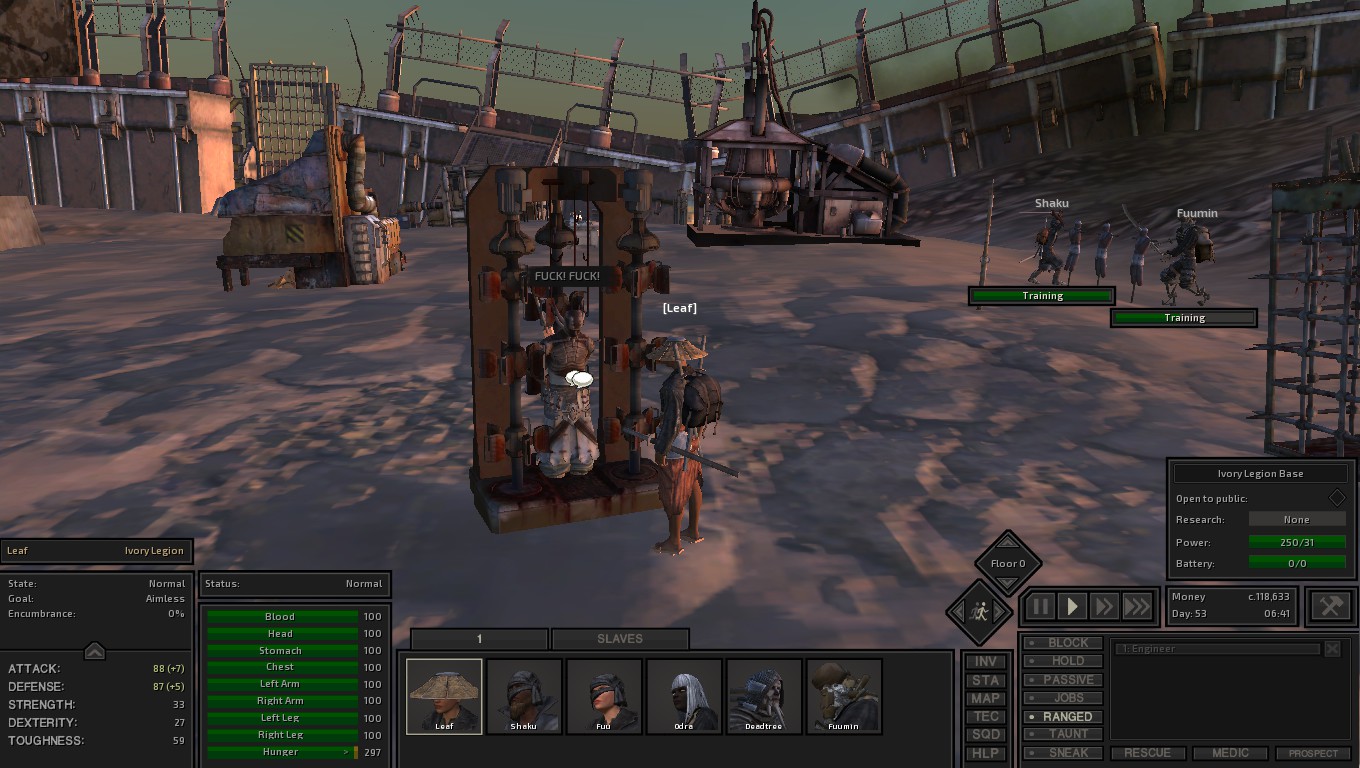
Task: Enable Block combat mode
Action: (x=1064, y=642)
